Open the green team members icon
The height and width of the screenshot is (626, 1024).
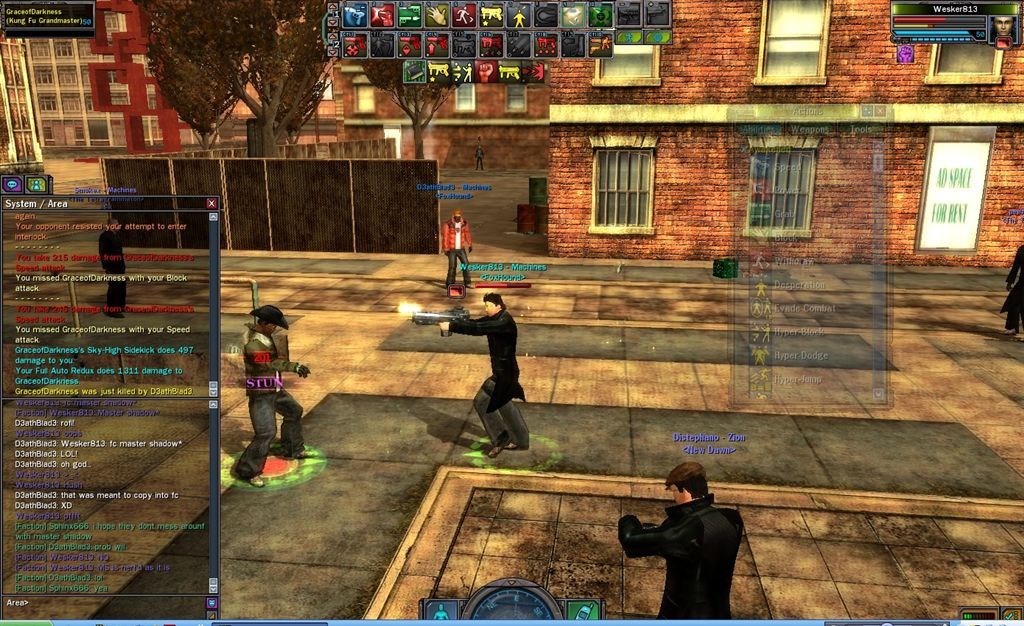(x=37, y=184)
